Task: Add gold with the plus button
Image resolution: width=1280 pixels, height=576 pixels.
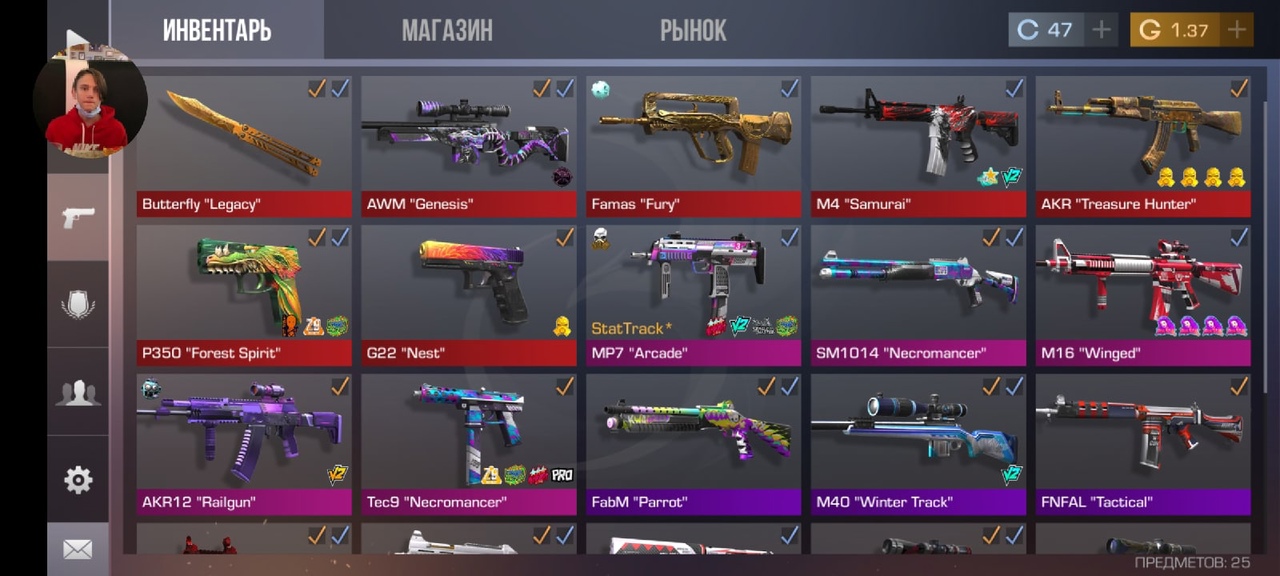Action: [x=1237, y=30]
